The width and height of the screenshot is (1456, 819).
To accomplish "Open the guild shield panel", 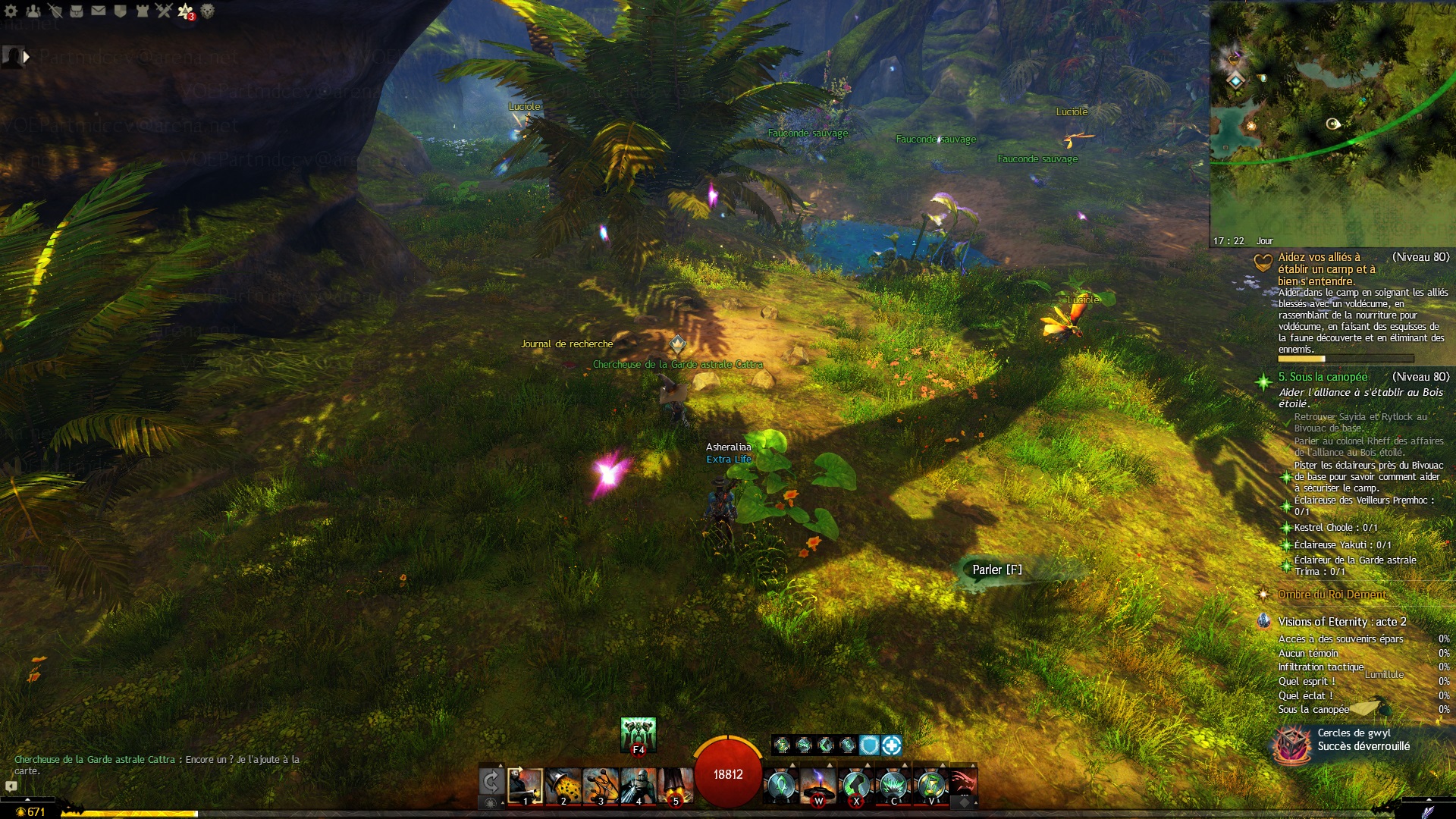I will click(120, 11).
